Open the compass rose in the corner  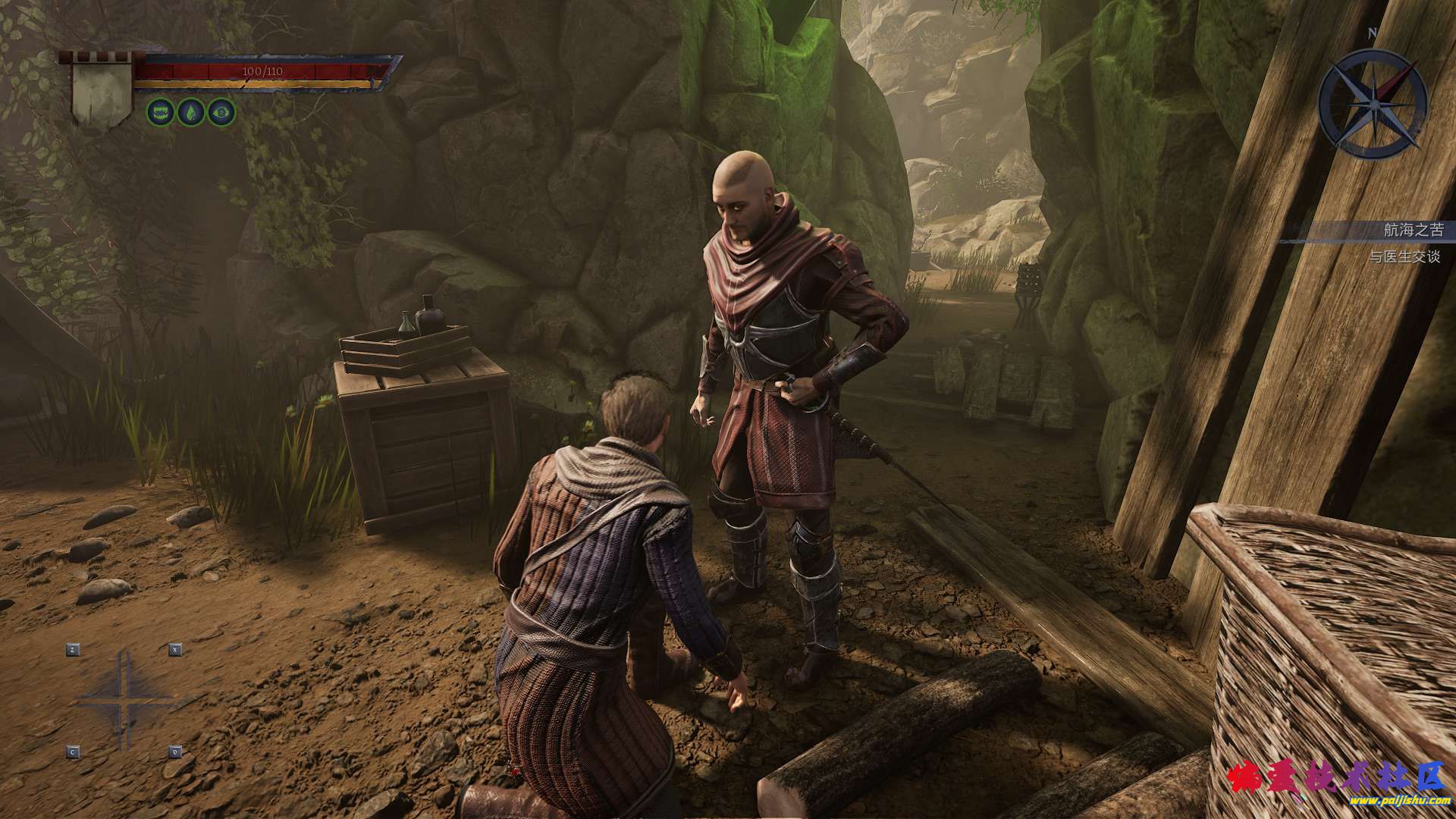click(x=1373, y=102)
